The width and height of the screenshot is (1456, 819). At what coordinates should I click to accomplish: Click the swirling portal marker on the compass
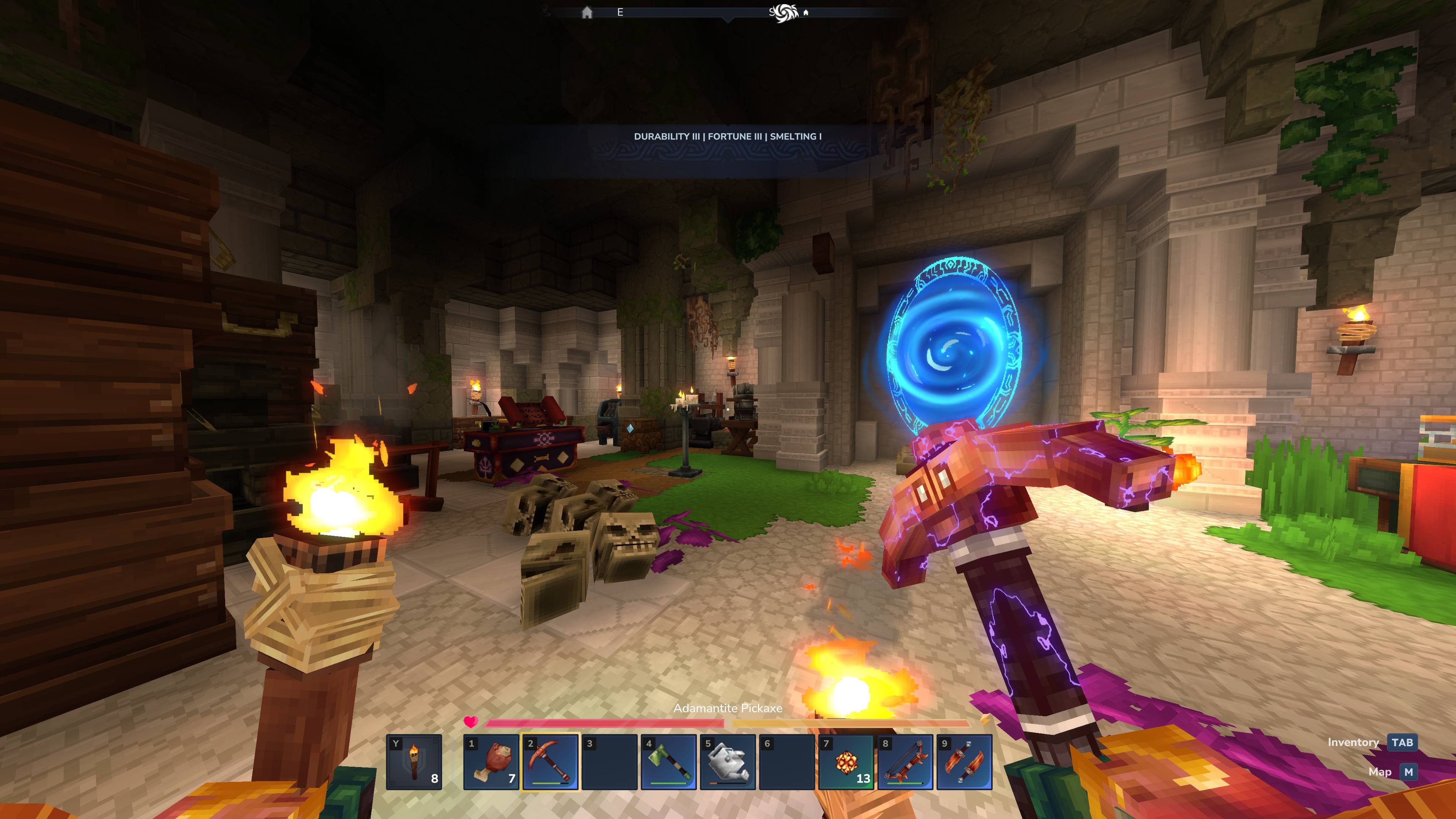click(x=786, y=12)
